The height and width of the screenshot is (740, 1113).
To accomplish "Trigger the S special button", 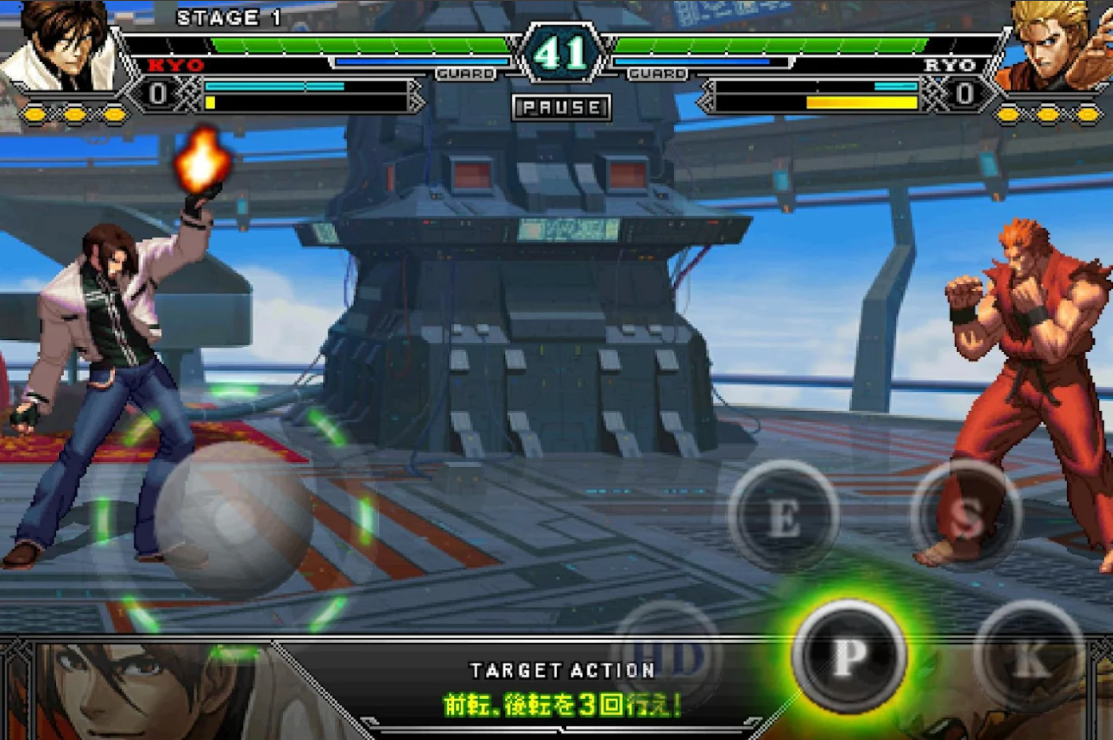I will [966, 517].
